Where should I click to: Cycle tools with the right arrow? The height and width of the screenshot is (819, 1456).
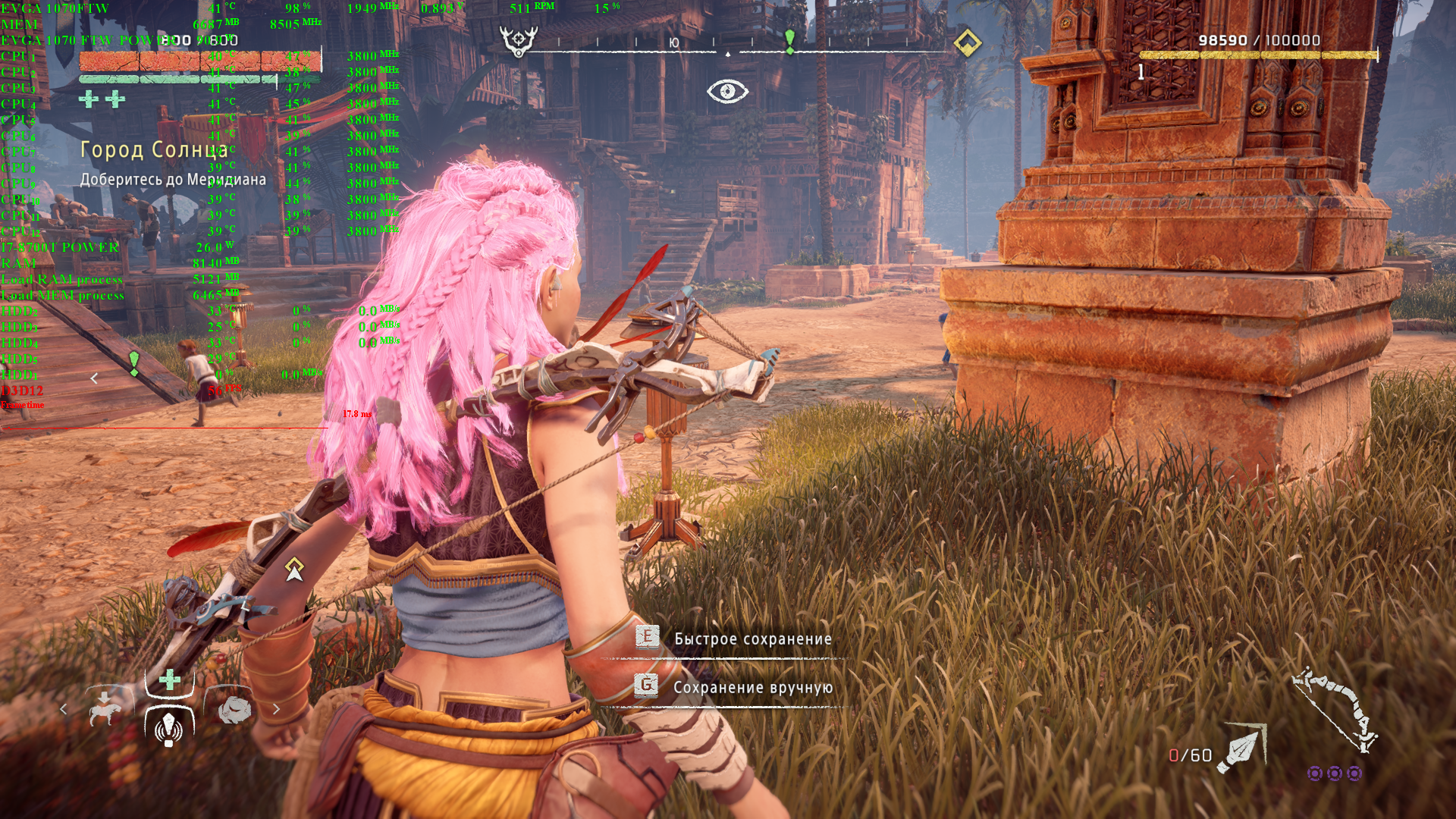coord(277,709)
